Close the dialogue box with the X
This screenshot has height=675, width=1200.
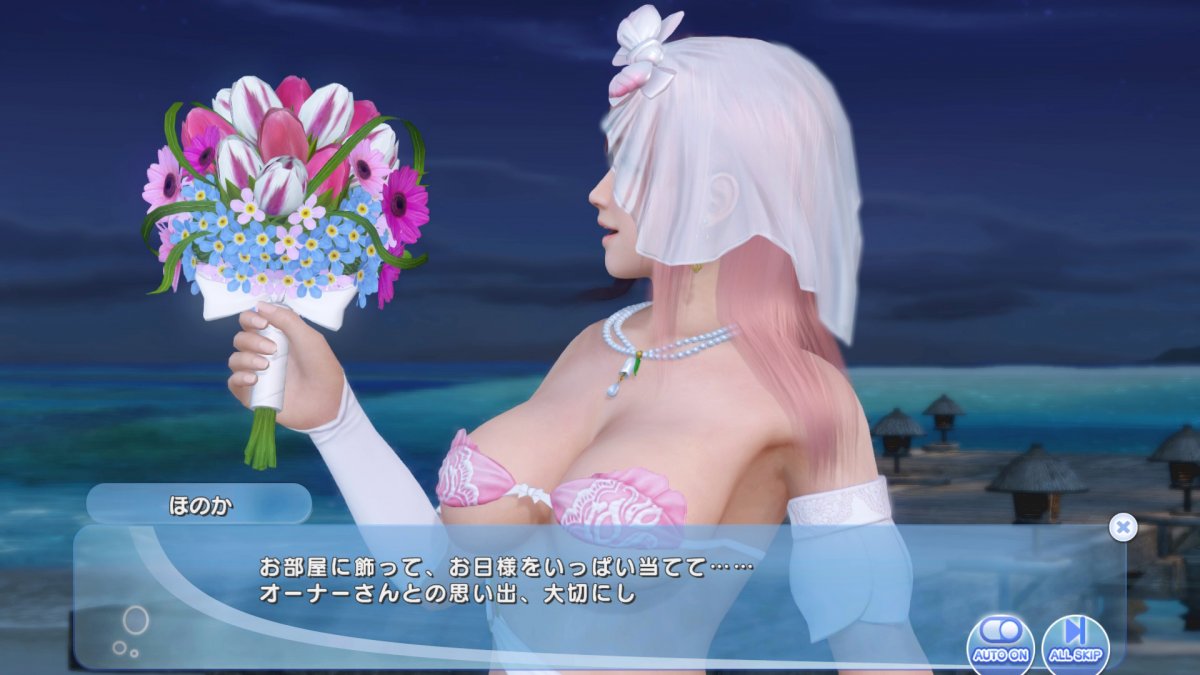1123,527
